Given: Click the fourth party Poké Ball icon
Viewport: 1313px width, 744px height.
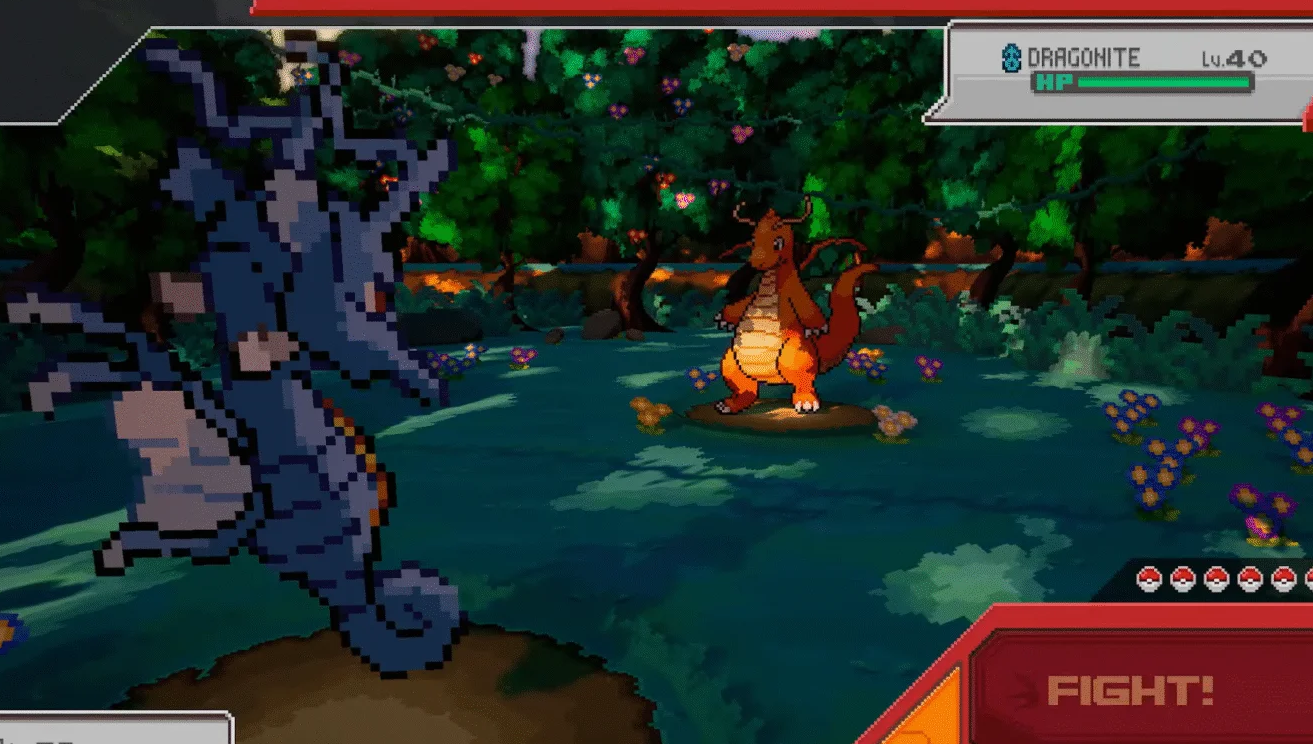Looking at the screenshot, I should 1250,578.
